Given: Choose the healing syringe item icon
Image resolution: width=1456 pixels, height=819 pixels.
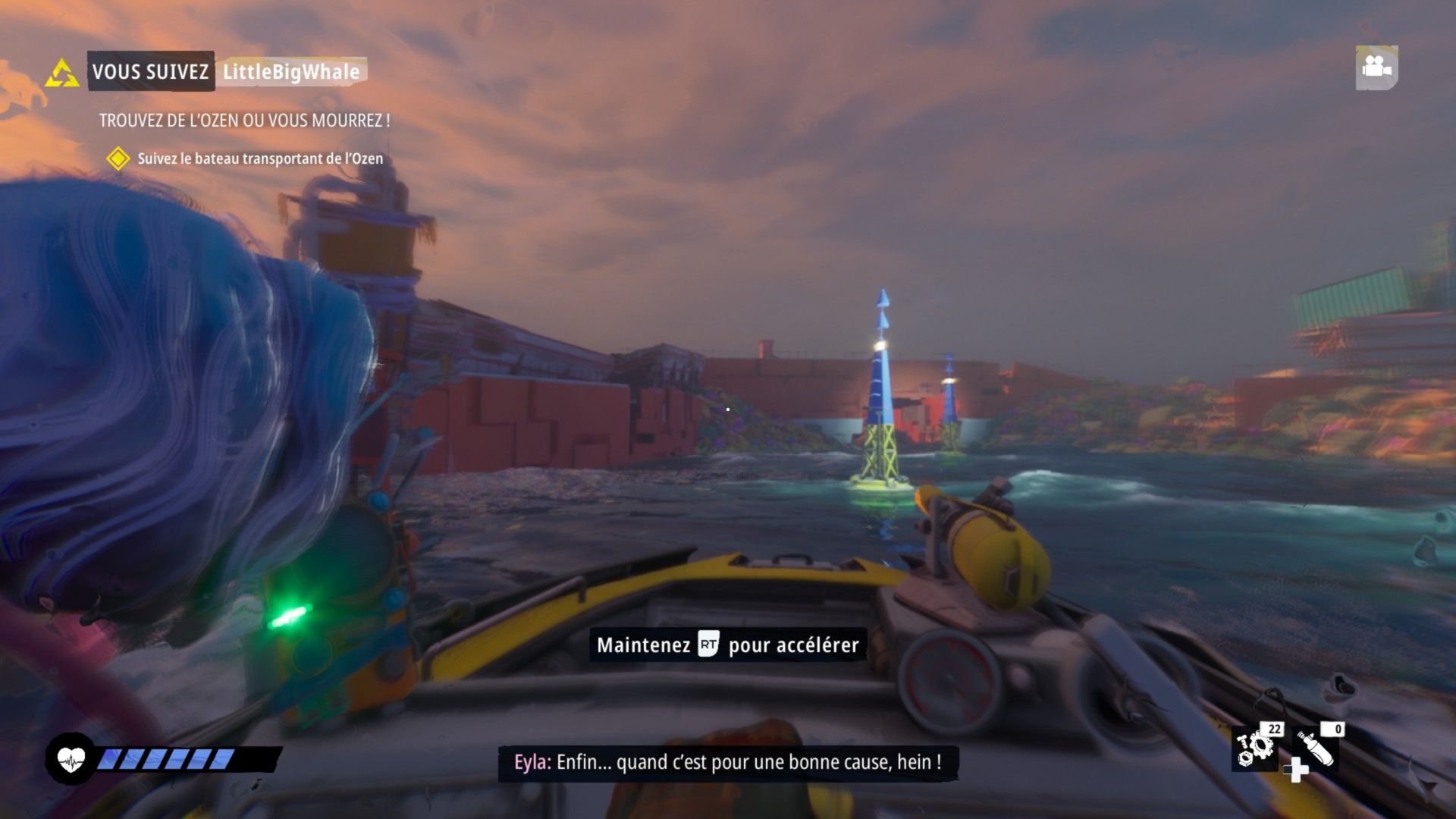Looking at the screenshot, I should coord(1316,750).
